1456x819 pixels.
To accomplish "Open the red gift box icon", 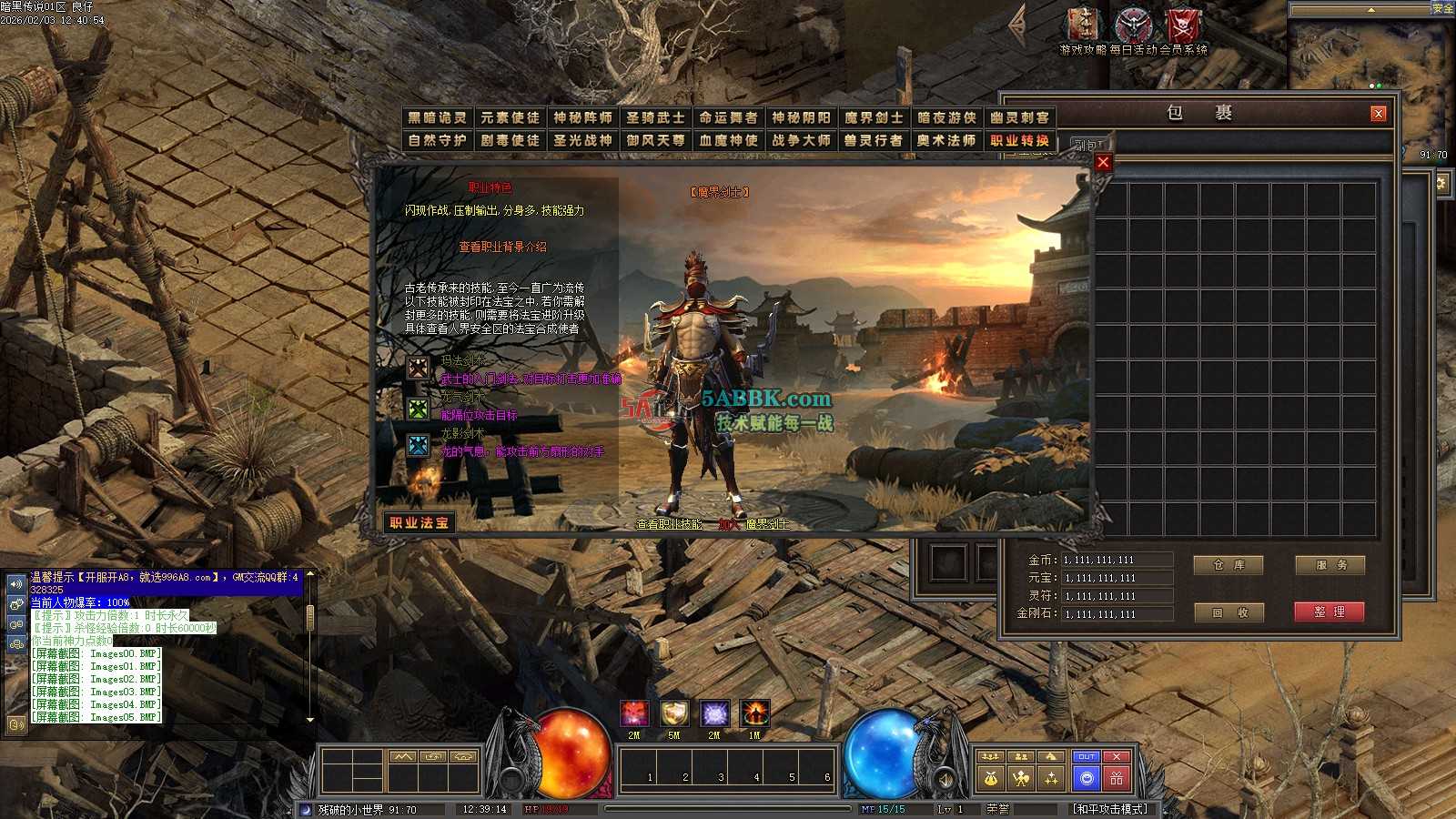I will tap(1117, 778).
